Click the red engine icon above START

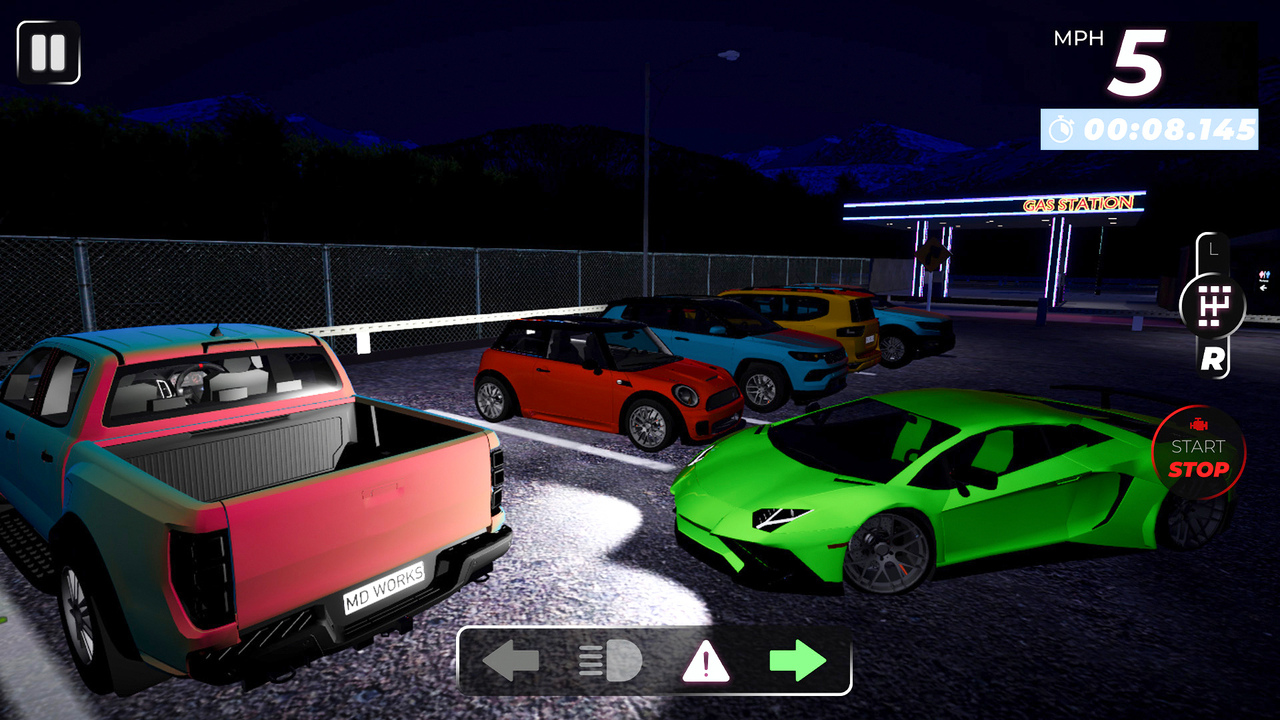click(x=1198, y=423)
